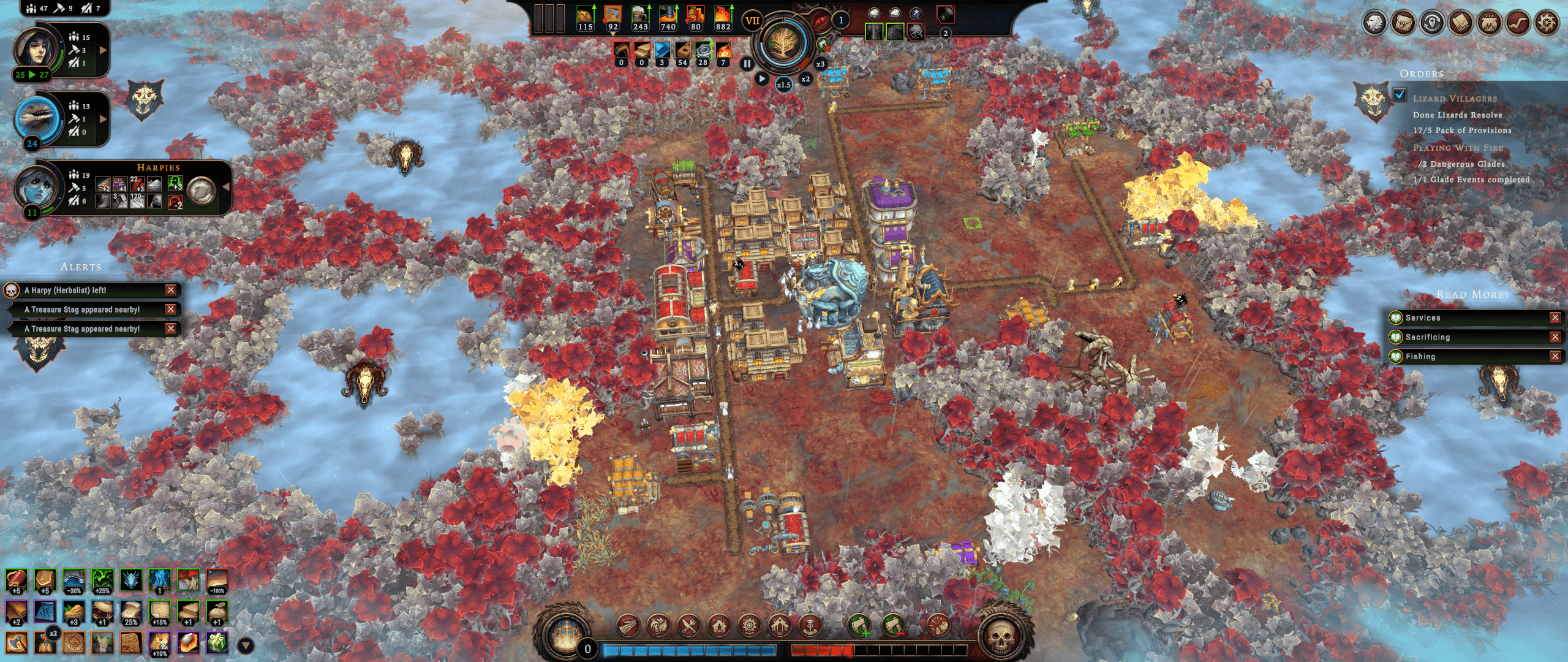Click the skull impatience emblem
This screenshot has width=1568, height=662.
pyautogui.click(x=1000, y=639)
